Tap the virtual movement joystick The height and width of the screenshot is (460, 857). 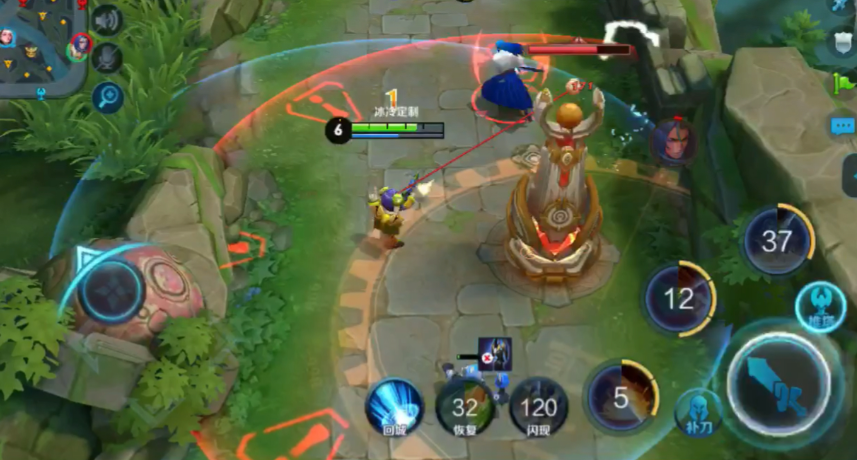pos(111,291)
